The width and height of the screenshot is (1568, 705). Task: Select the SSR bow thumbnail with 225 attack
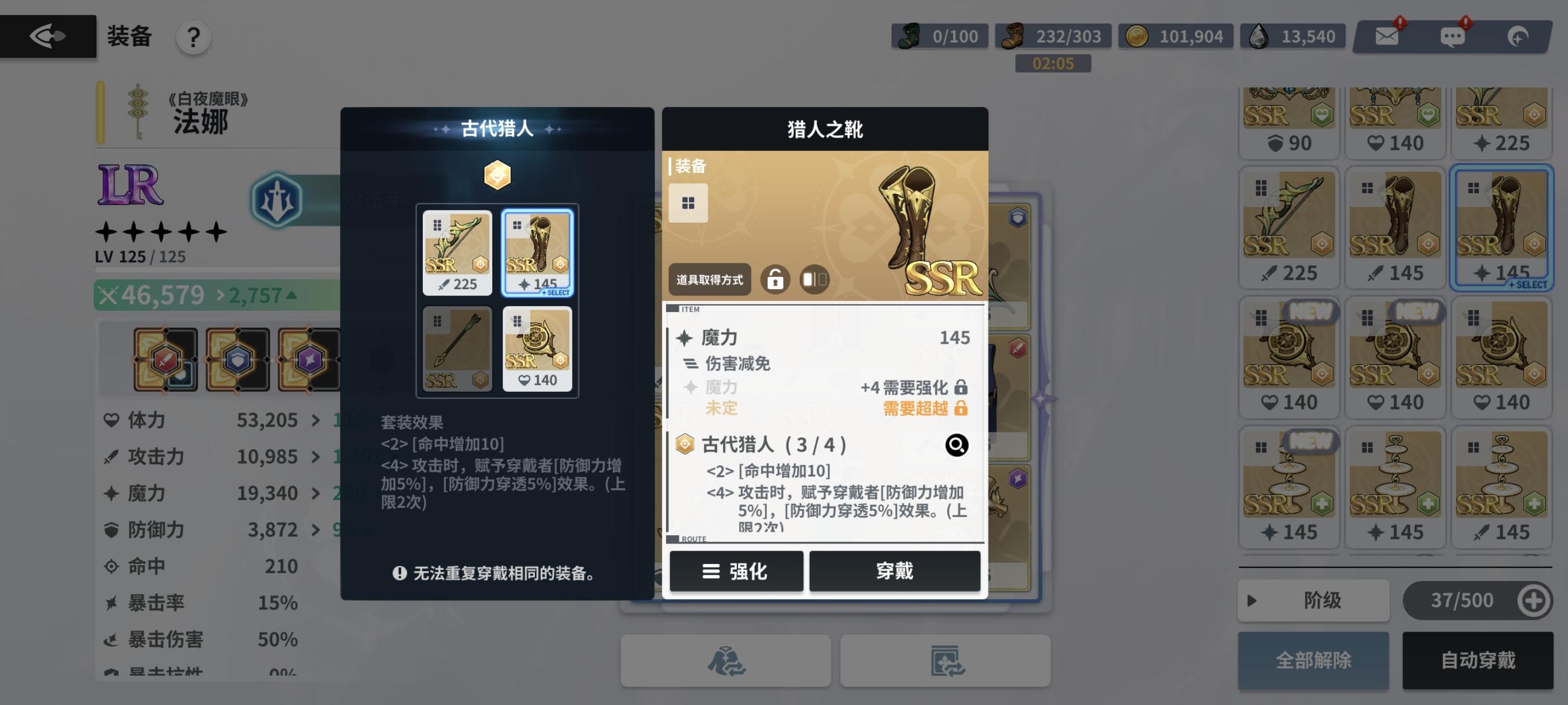click(457, 251)
